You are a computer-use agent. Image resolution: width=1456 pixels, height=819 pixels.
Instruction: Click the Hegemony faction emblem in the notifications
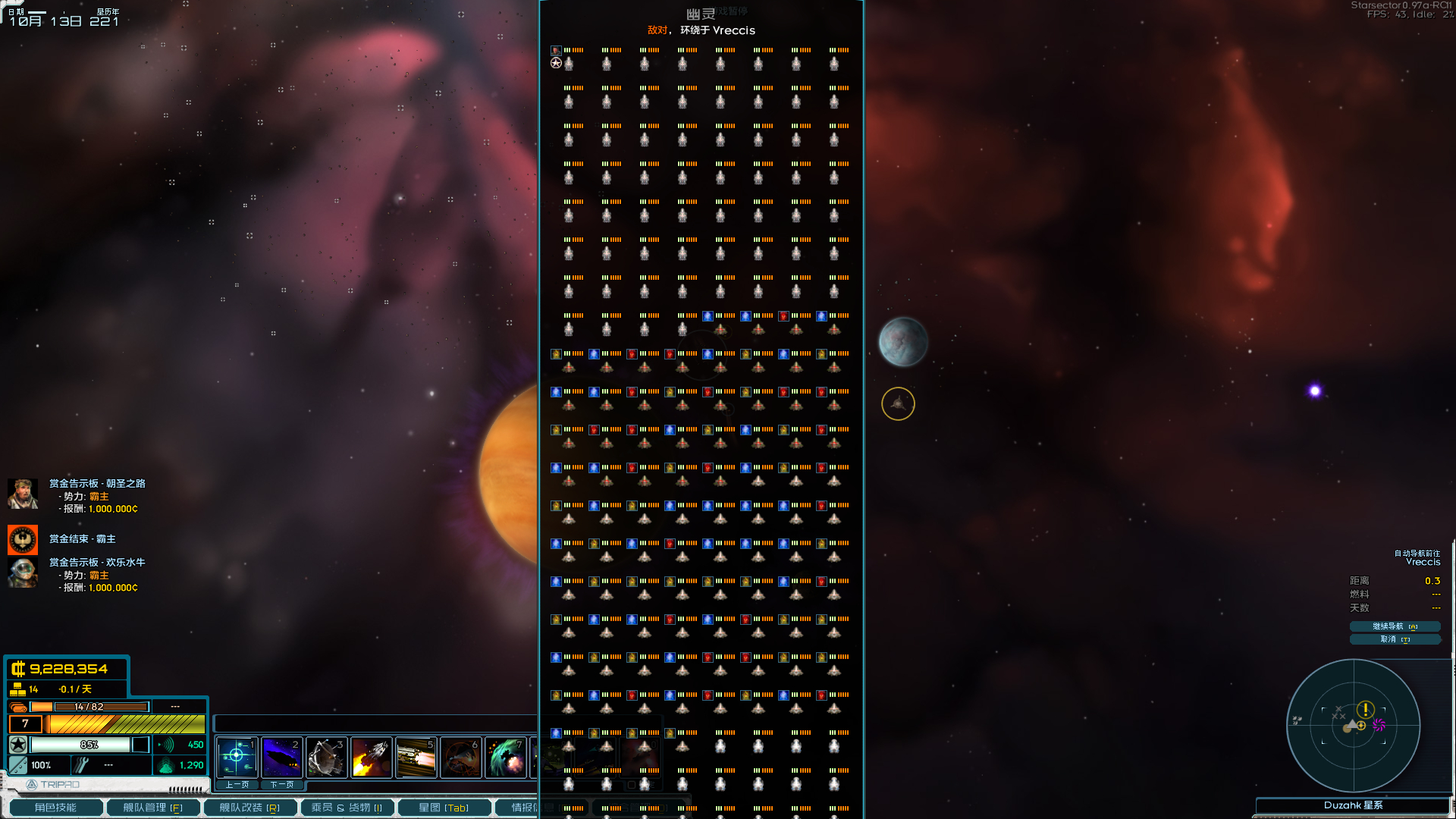pyautogui.click(x=23, y=539)
